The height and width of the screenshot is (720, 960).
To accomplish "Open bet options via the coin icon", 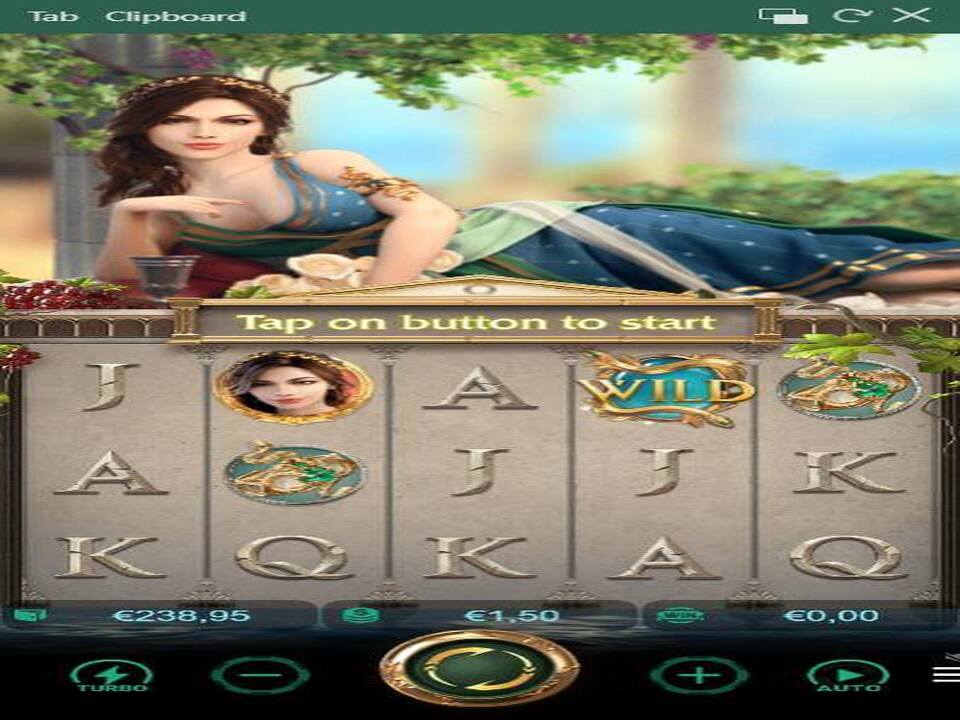I will point(359,615).
